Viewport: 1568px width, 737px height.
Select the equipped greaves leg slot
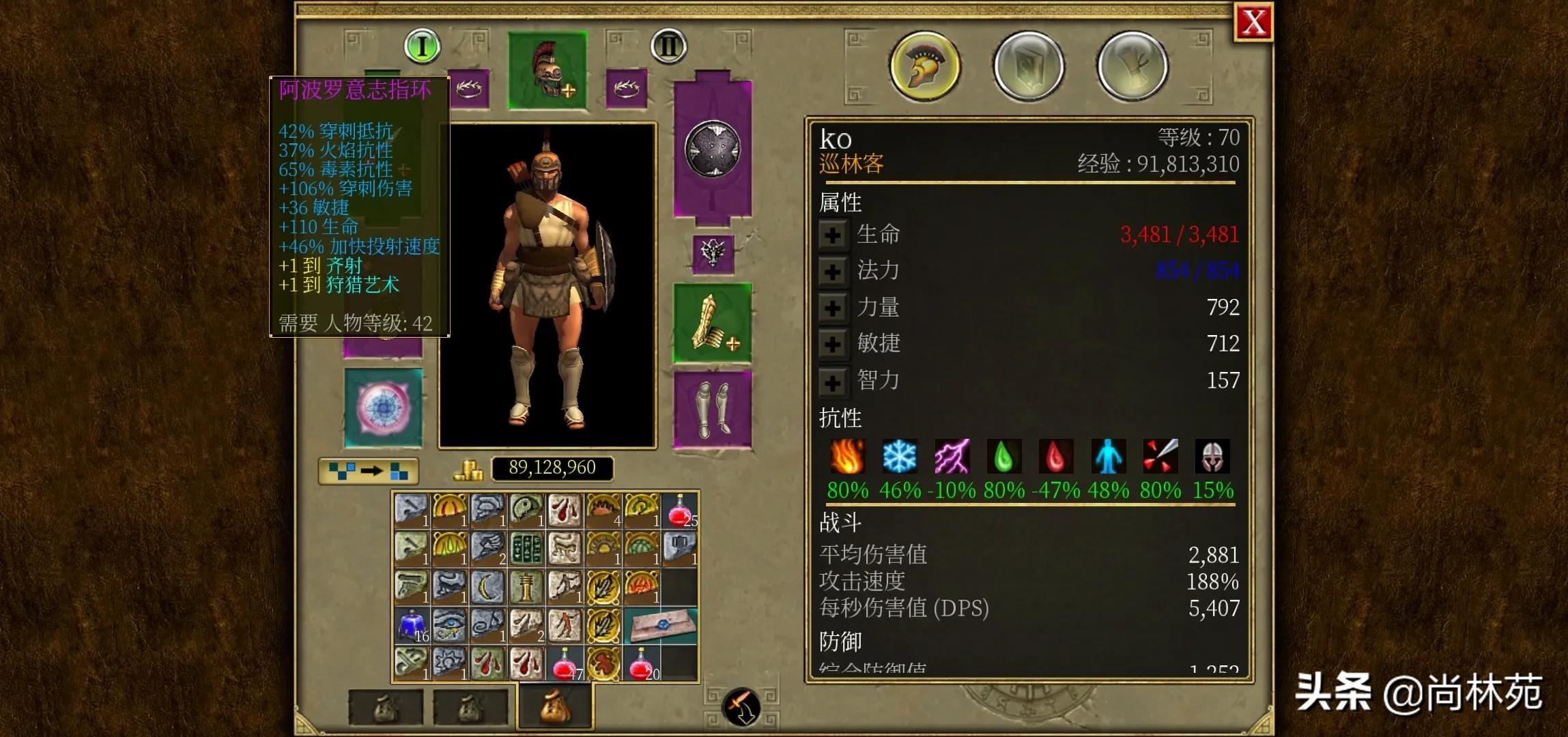pyautogui.click(x=713, y=409)
